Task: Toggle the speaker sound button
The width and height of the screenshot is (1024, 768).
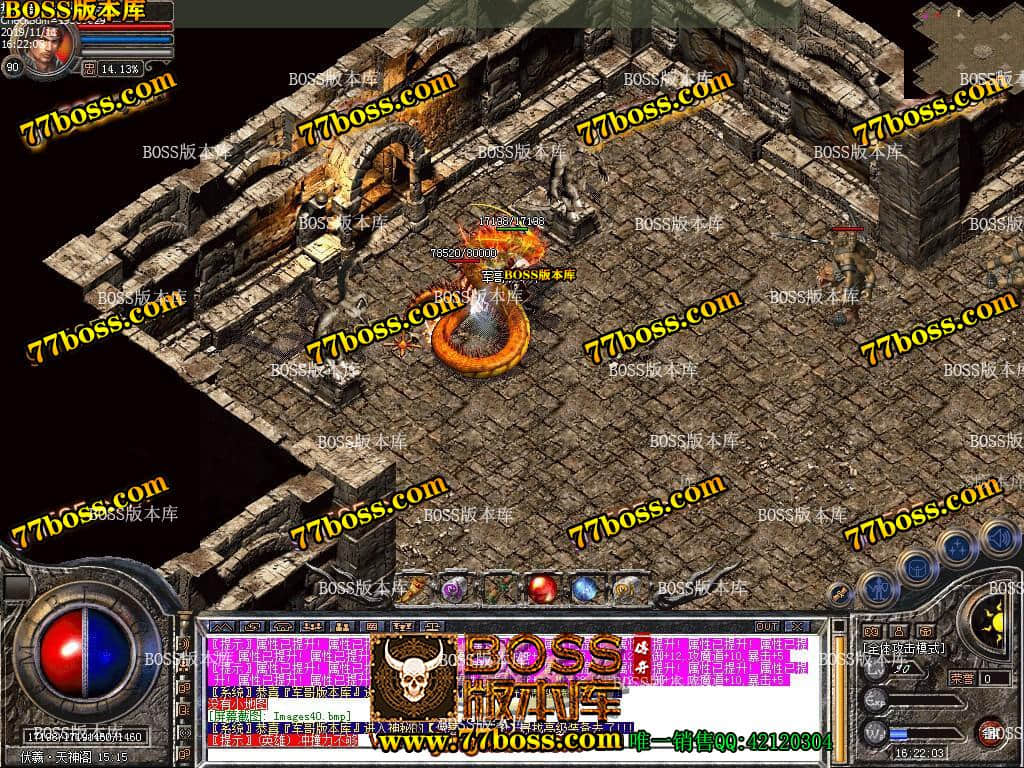Action: [996, 536]
